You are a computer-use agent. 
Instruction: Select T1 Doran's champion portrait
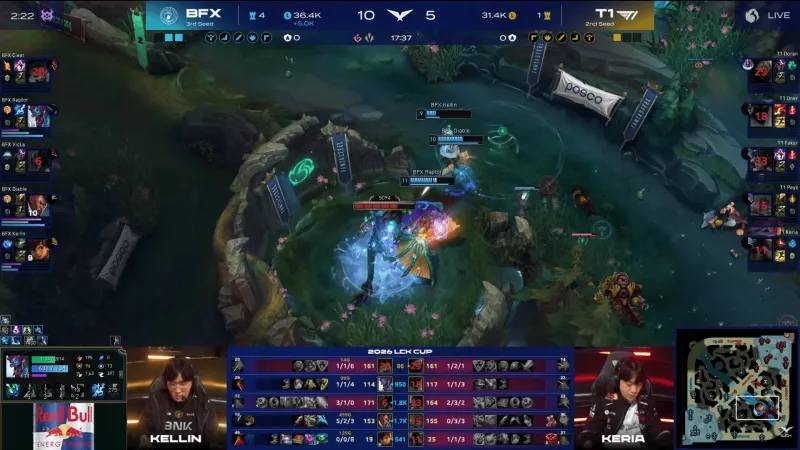click(762, 73)
